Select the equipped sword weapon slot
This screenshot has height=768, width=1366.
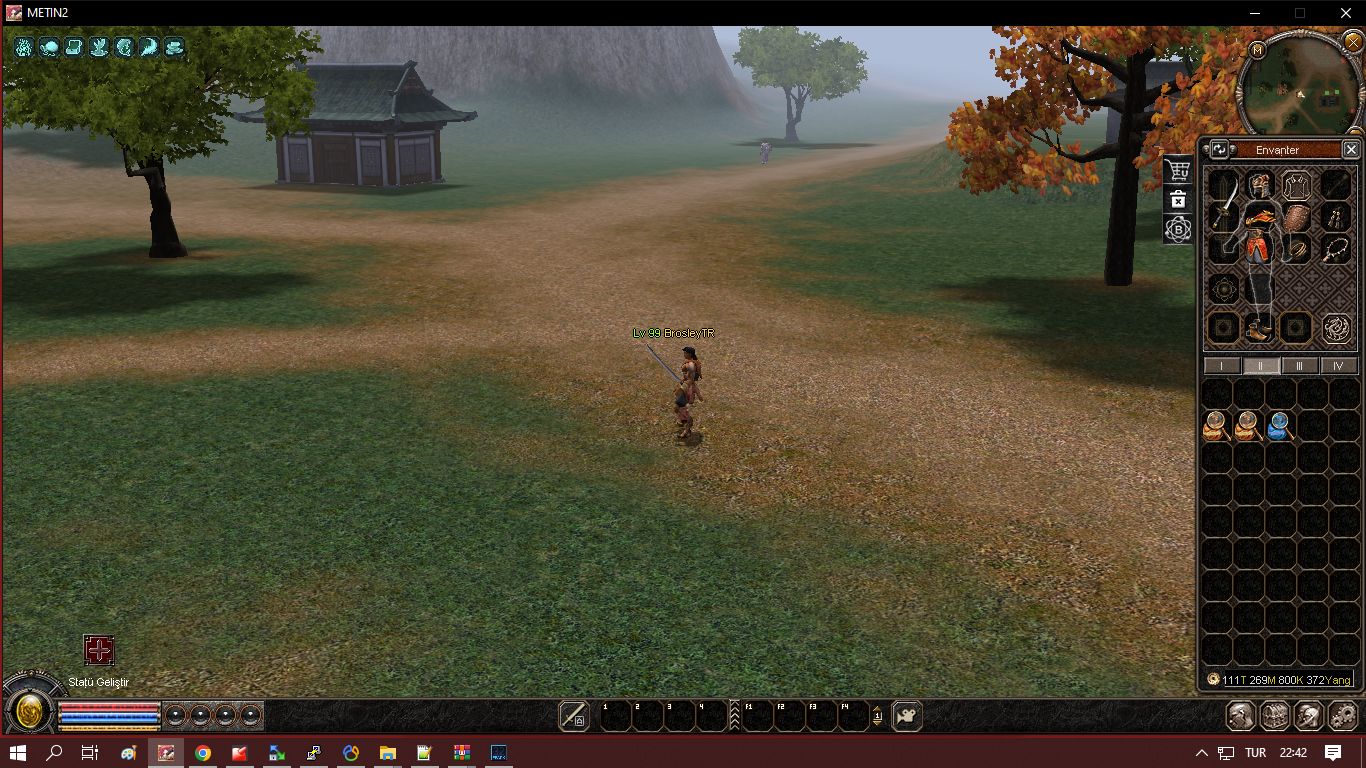point(1223,212)
